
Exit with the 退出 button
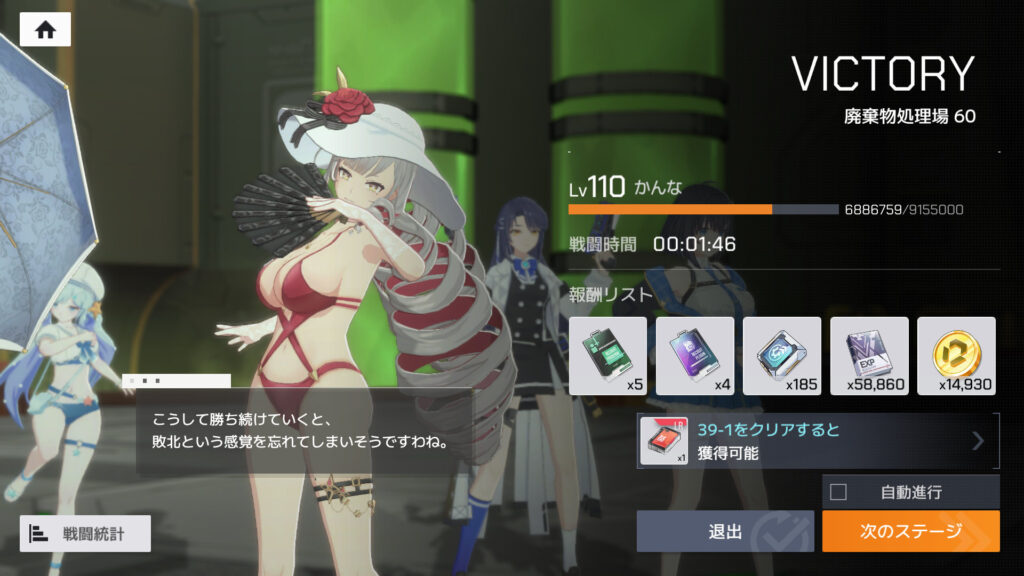click(726, 532)
